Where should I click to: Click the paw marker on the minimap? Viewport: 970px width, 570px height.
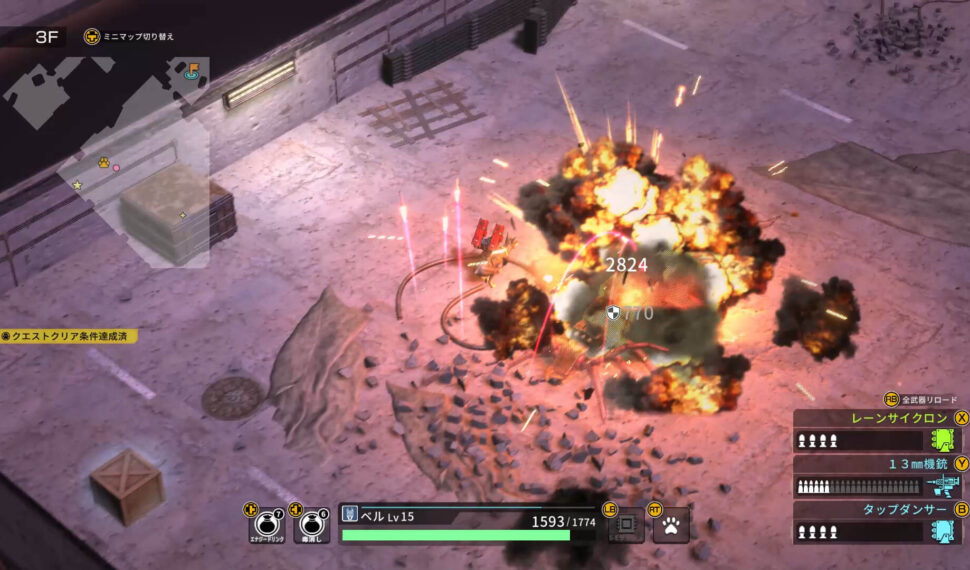coord(103,161)
